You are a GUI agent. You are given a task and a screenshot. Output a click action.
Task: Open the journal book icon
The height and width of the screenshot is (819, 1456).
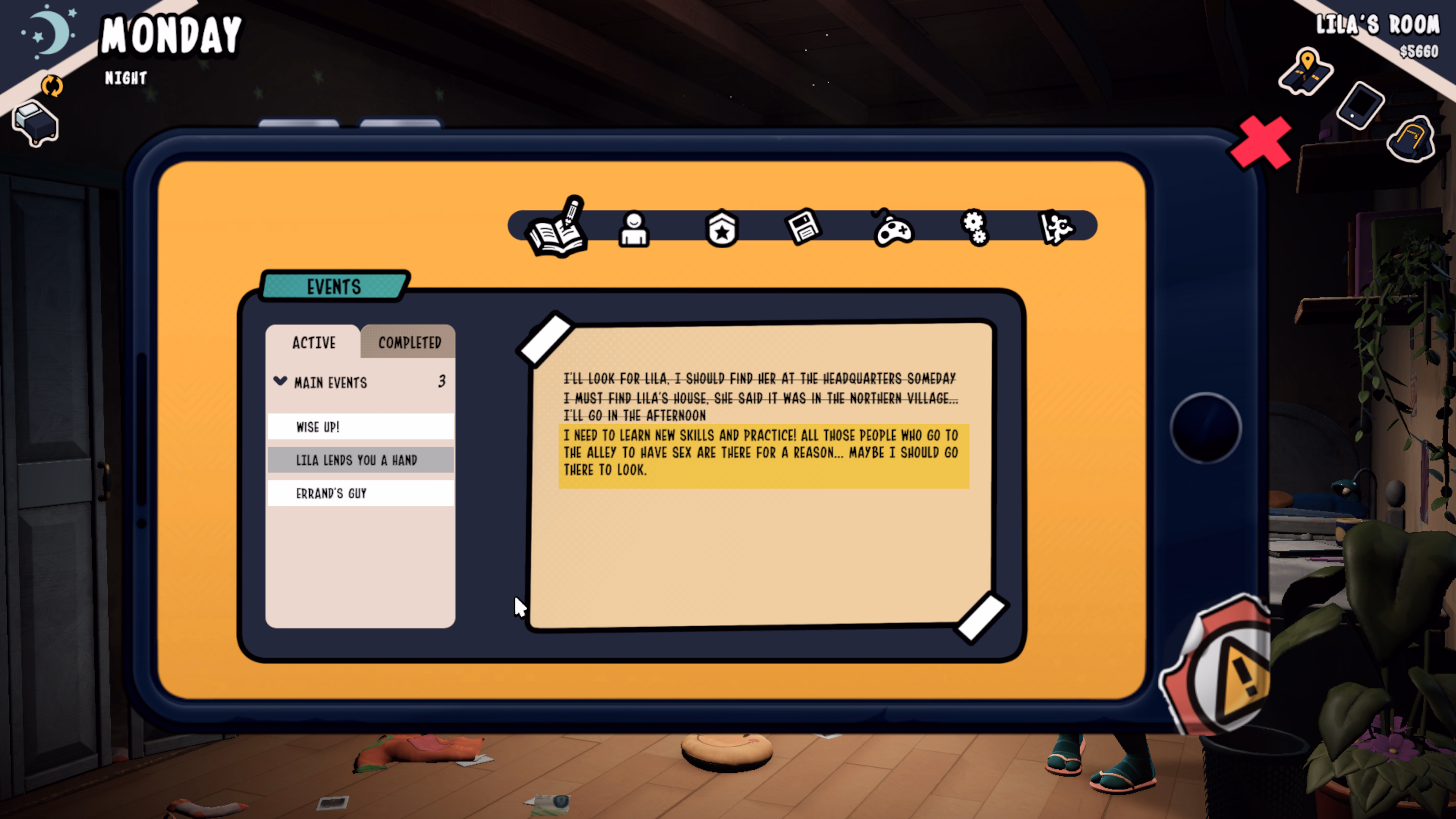point(557,229)
